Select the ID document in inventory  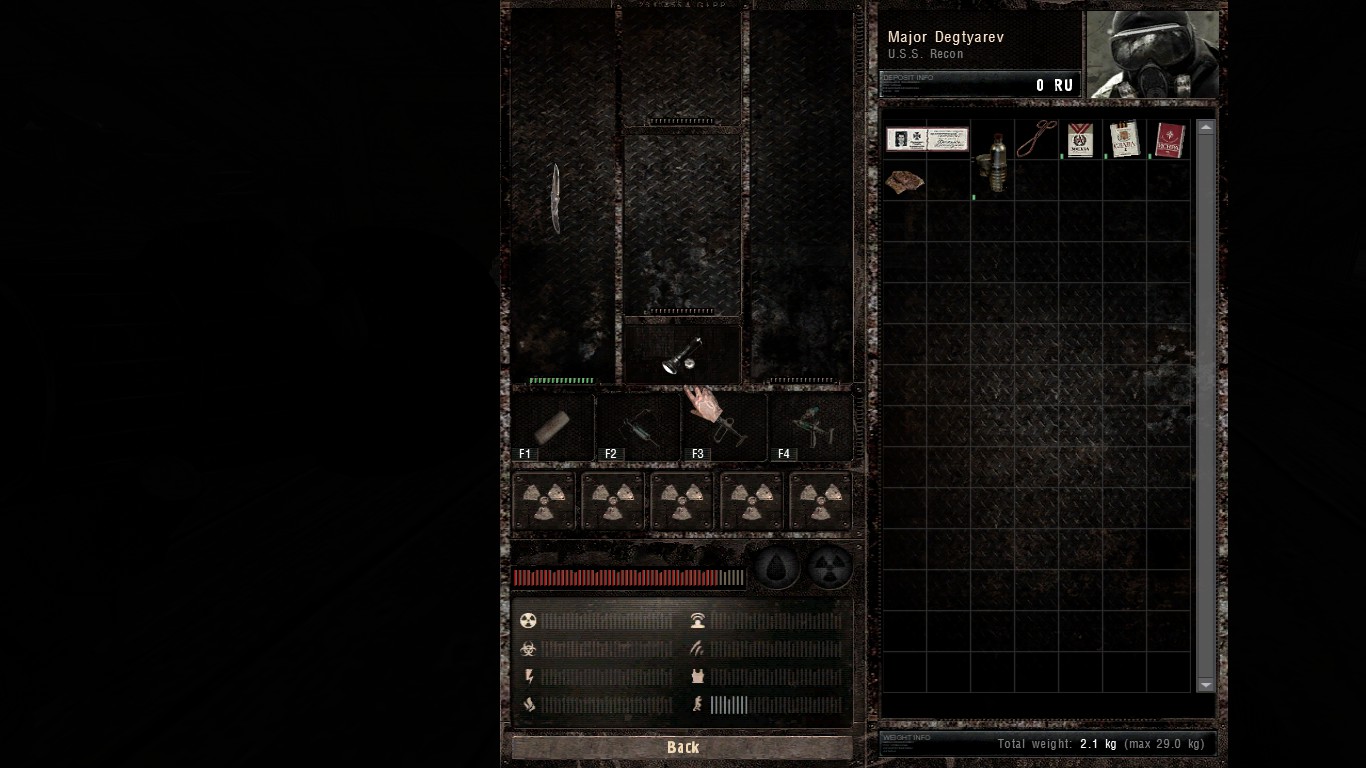coord(927,139)
